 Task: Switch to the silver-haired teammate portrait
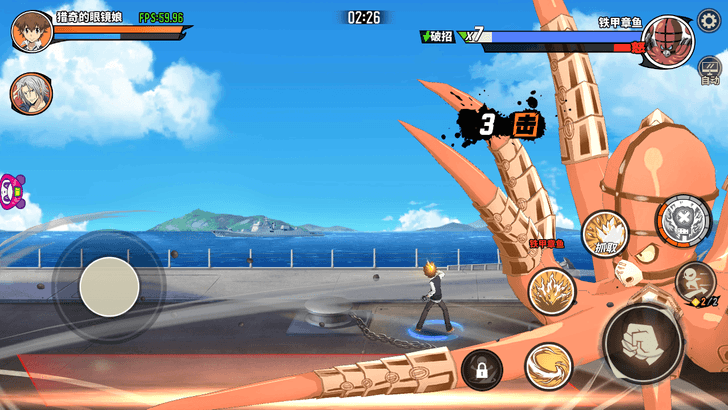click(29, 93)
